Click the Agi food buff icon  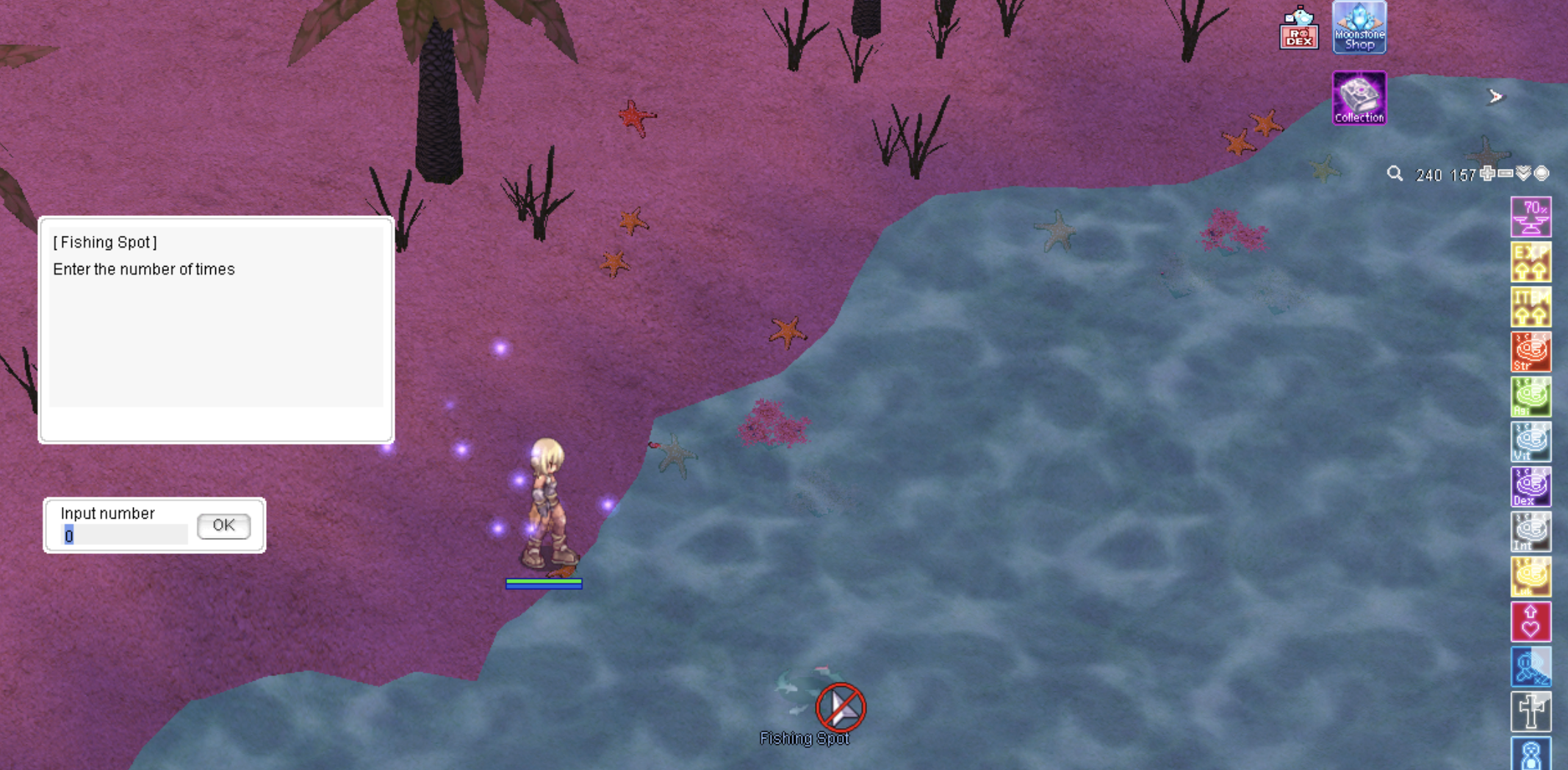[1531, 397]
